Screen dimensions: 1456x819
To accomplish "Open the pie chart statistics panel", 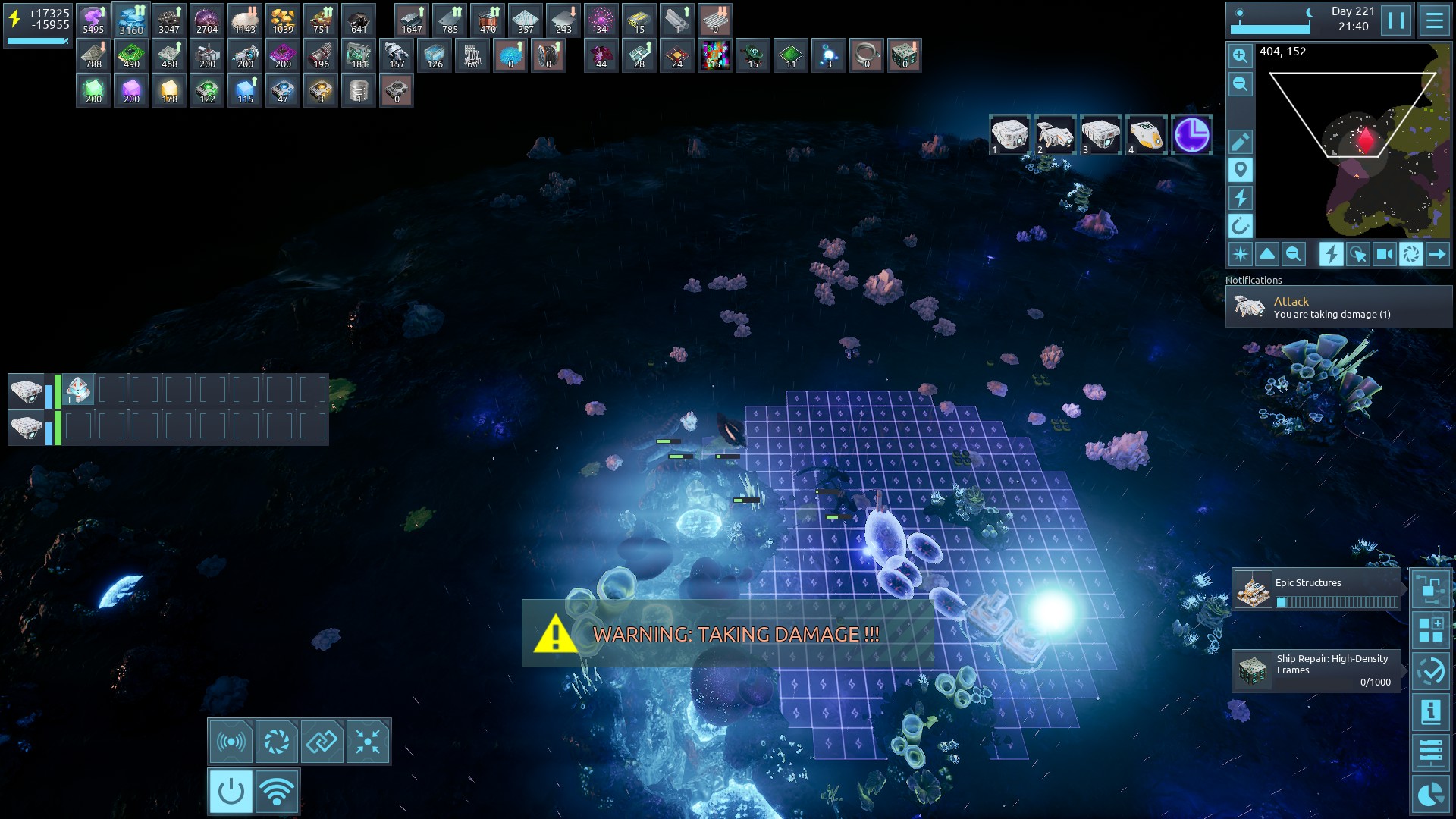I will [x=1430, y=794].
